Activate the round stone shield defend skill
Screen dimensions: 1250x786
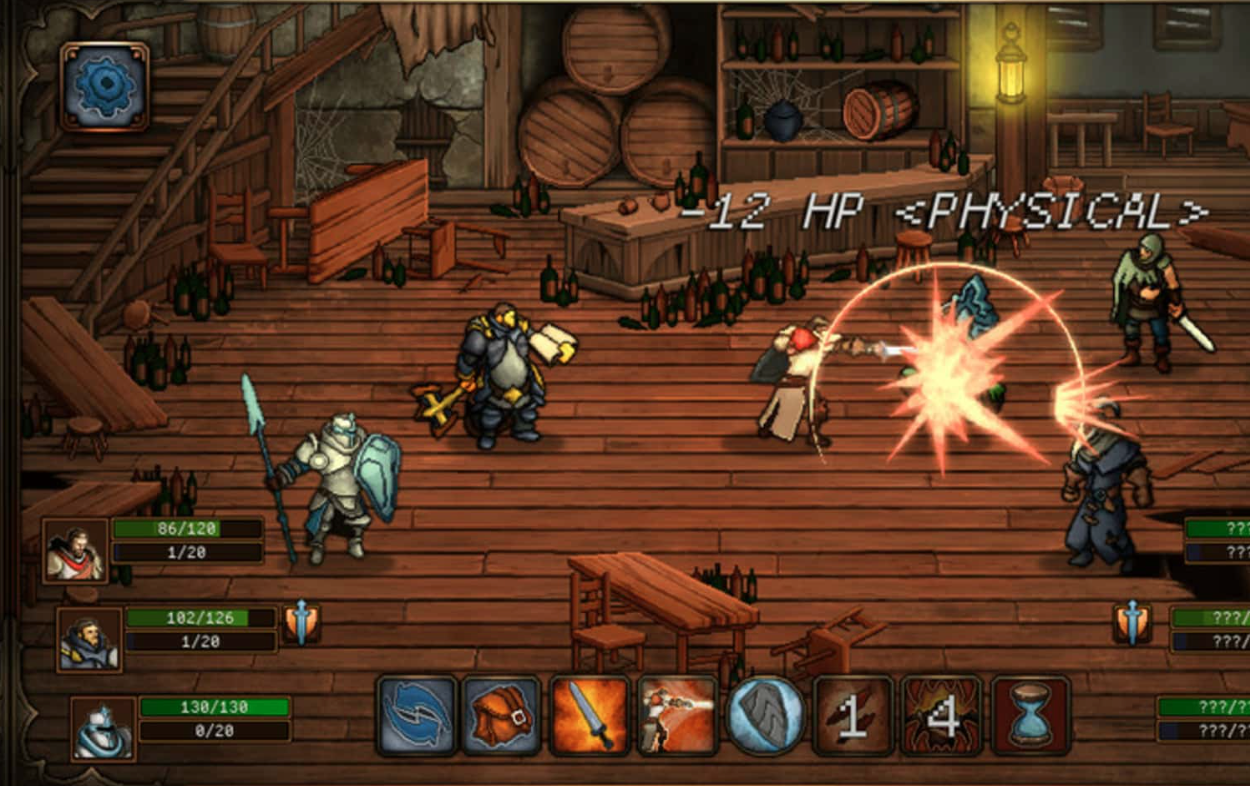(765, 715)
